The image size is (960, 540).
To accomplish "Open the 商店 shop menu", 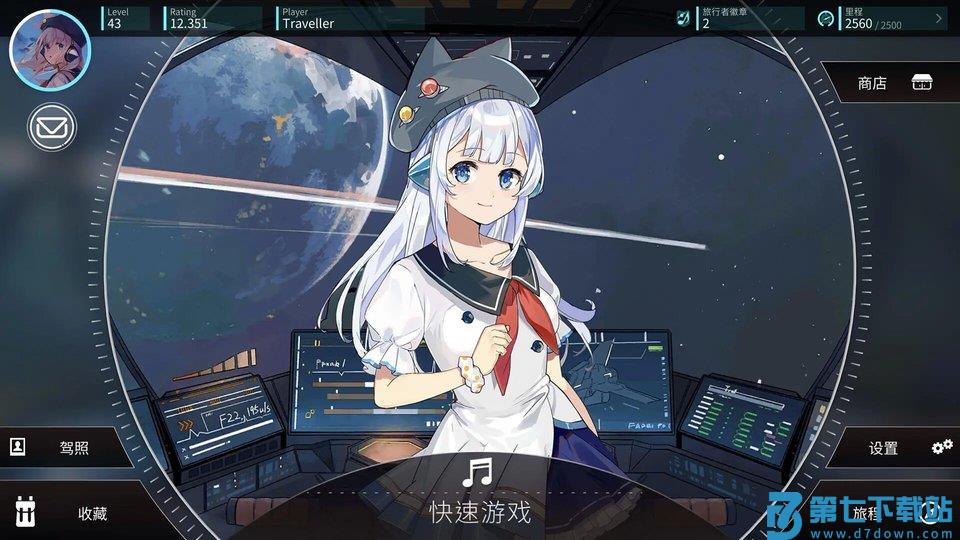I will click(890, 84).
